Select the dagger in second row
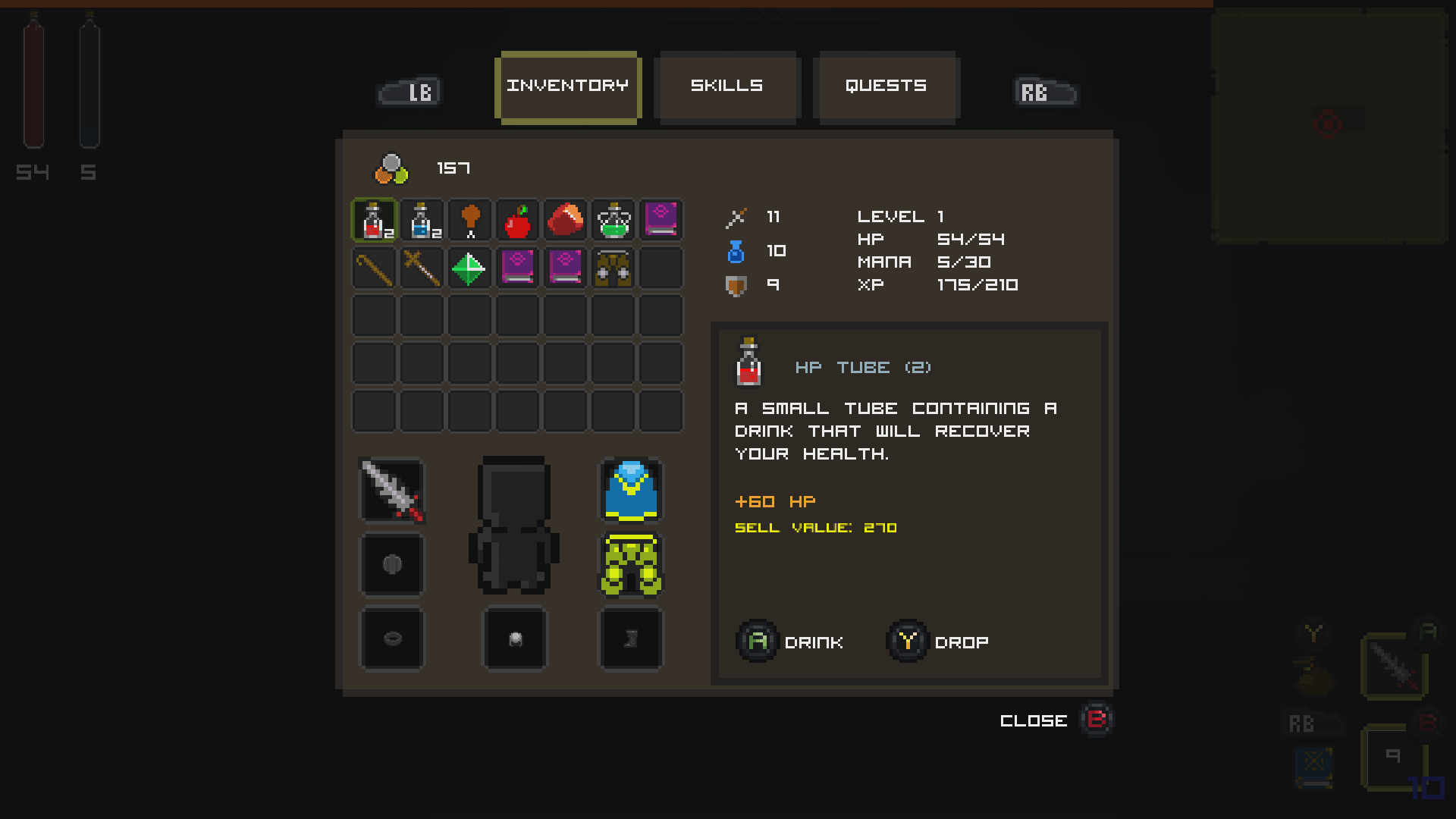This screenshot has width=1456, height=819. click(422, 268)
